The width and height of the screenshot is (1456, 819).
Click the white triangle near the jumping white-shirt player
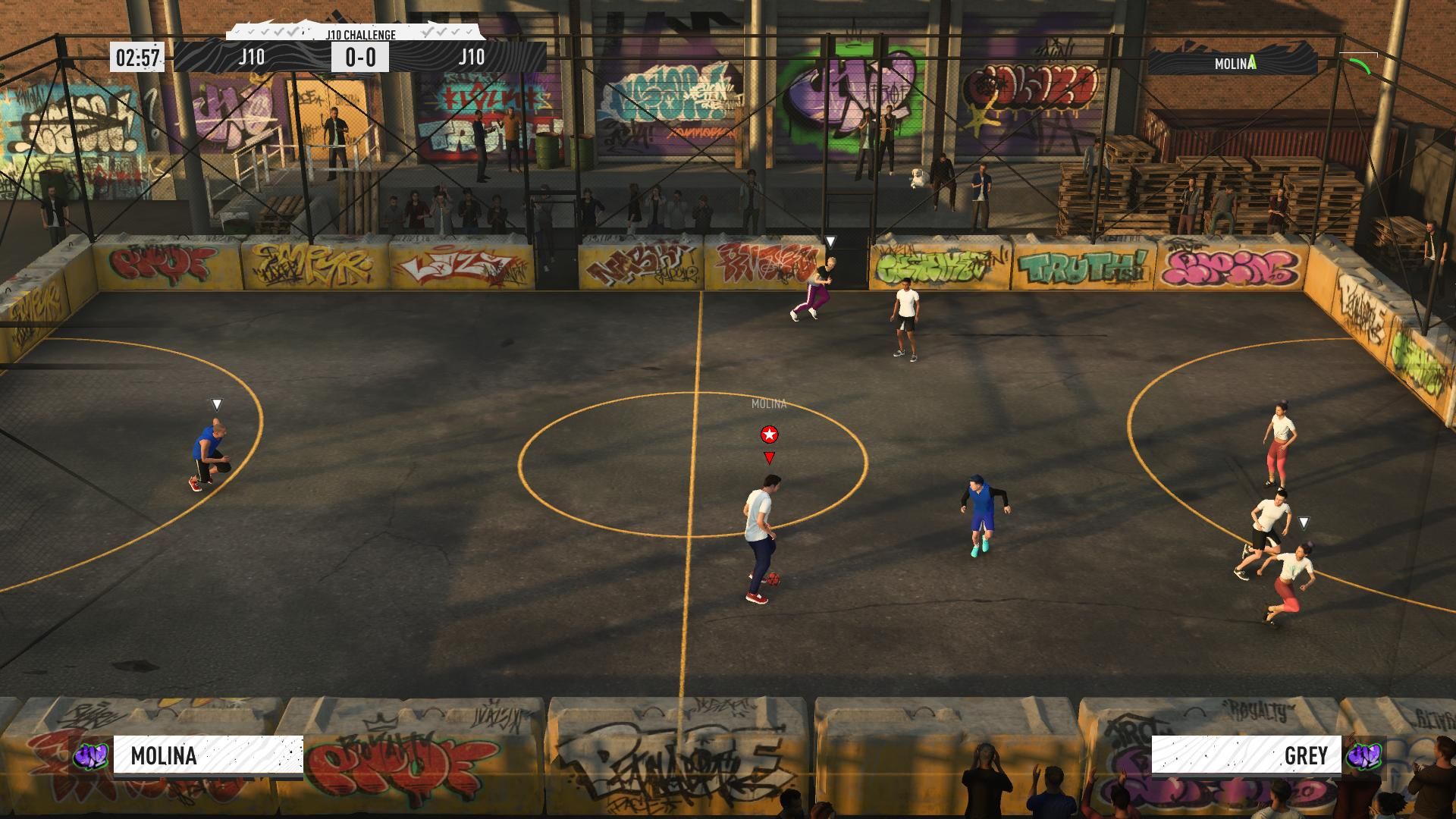pos(1305,522)
